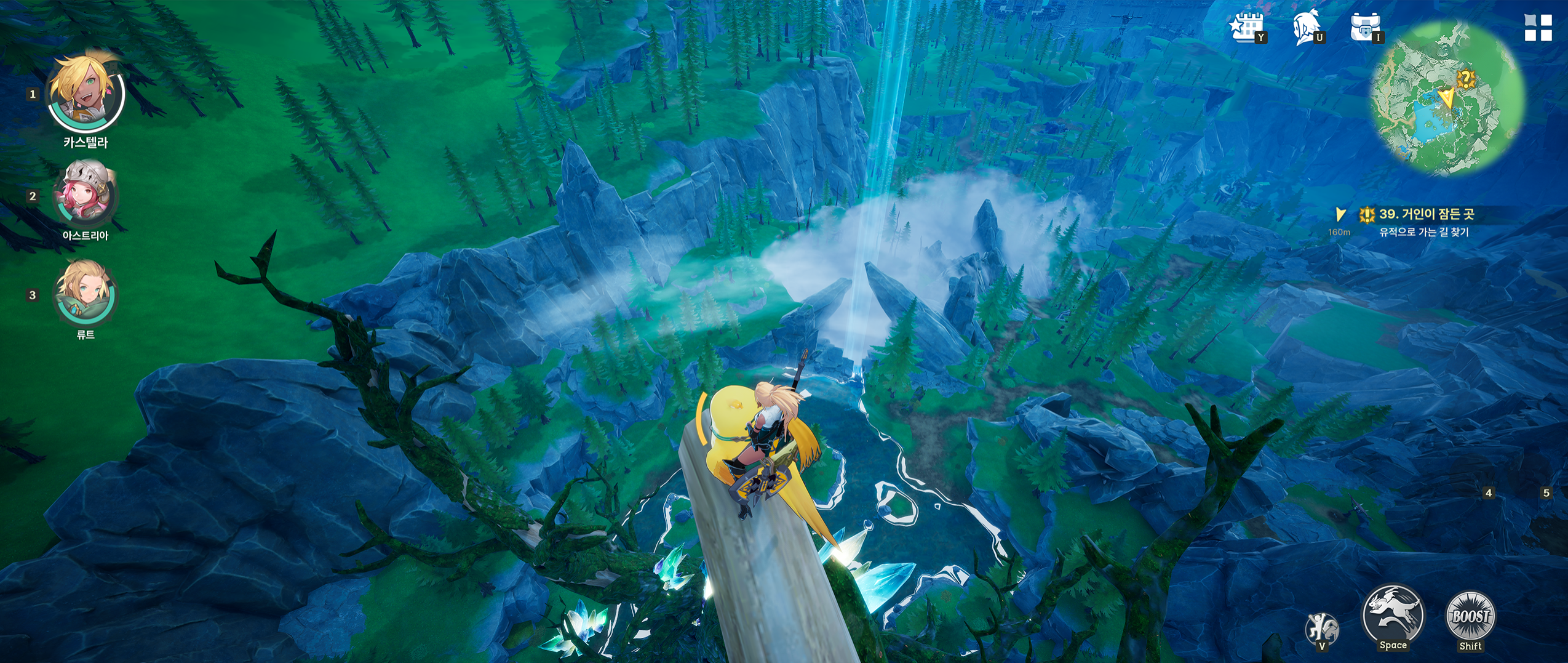Switch to party member 카스텔라
This screenshot has height=663, width=1568.
coord(86,92)
